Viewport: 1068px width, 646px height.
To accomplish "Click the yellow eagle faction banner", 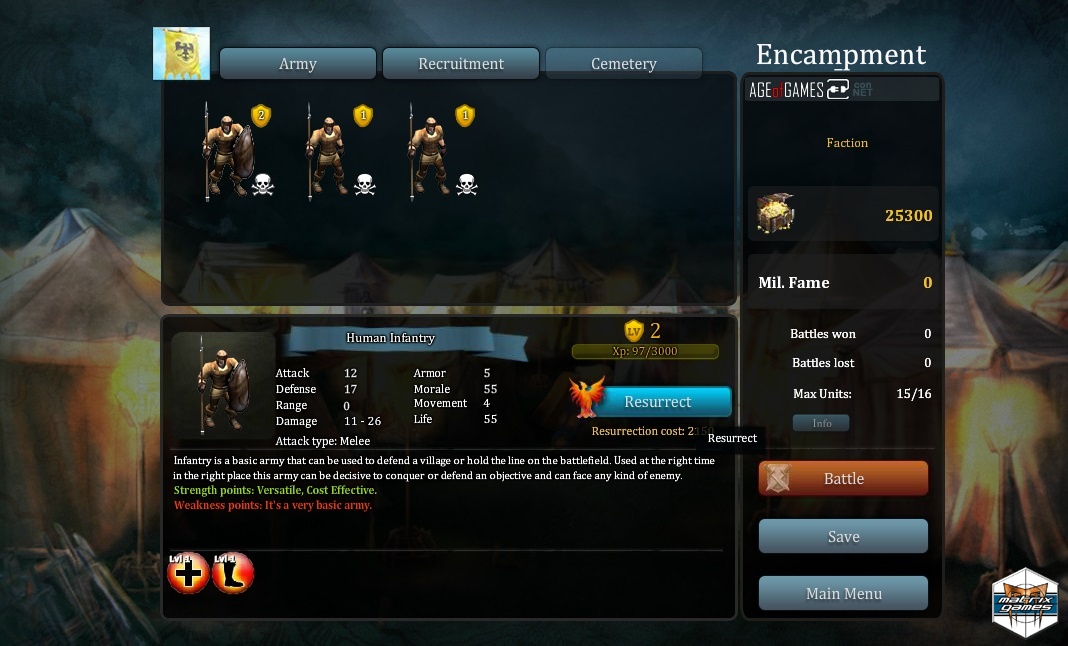I will (181, 54).
